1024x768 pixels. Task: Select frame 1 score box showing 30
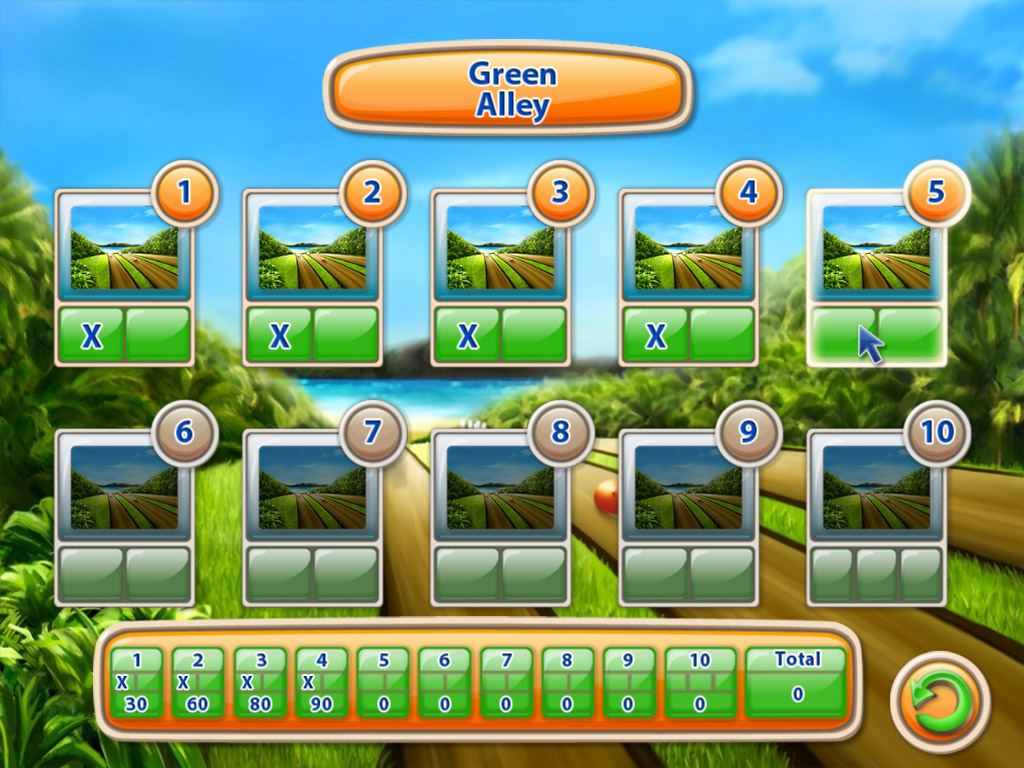[137, 683]
